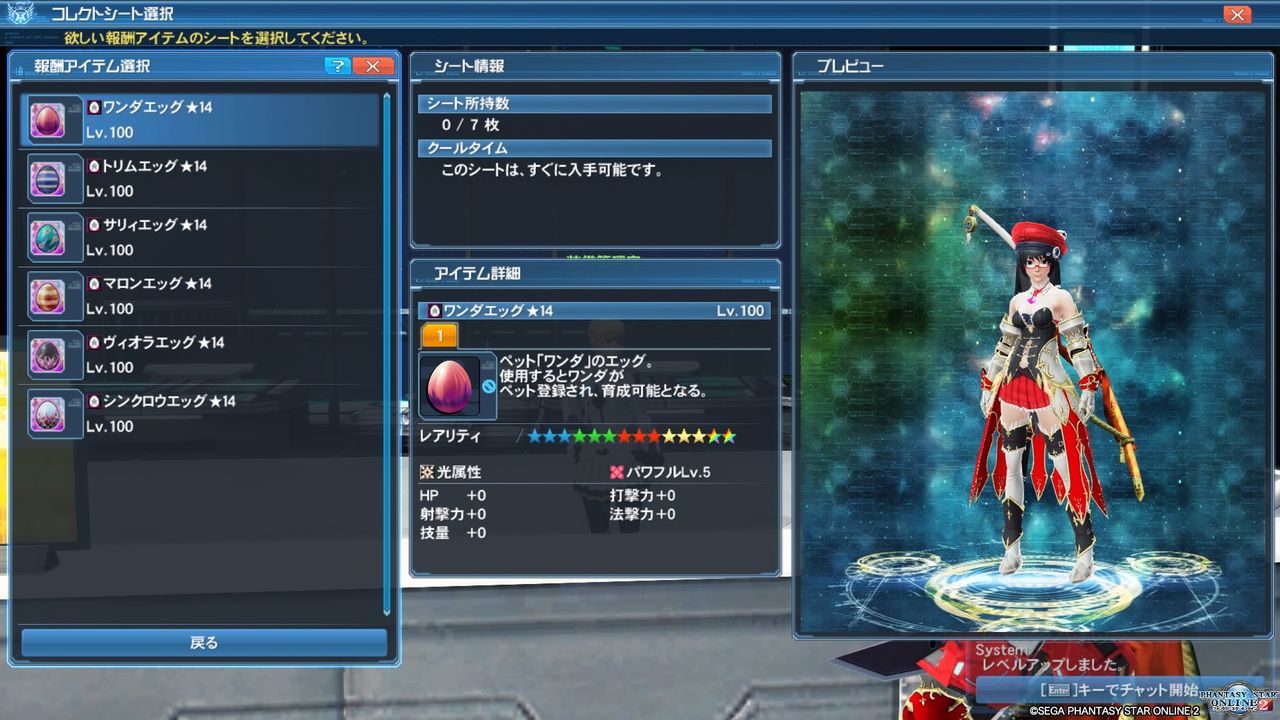This screenshot has width=1280, height=720.
Task: Click the list scrollbar down arrow
Action: click(388, 615)
